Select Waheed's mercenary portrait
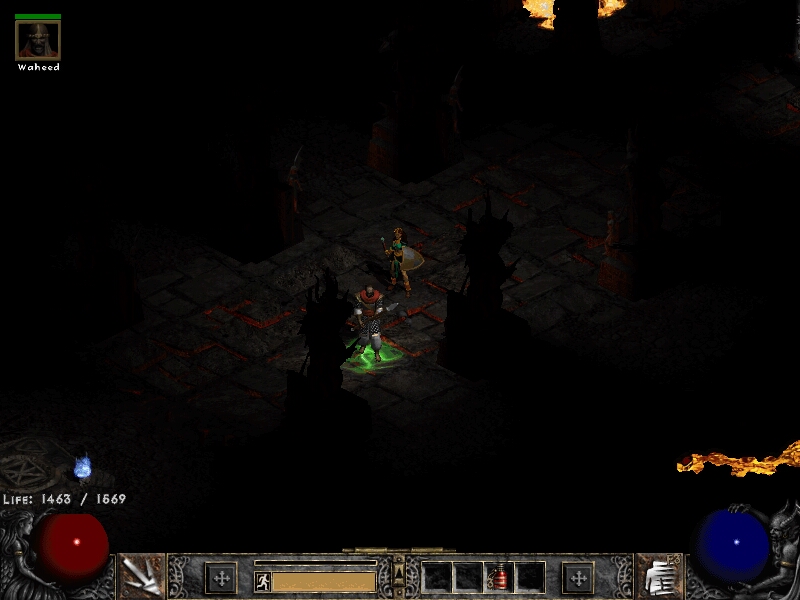Screen dimensions: 800x600 [38, 40]
